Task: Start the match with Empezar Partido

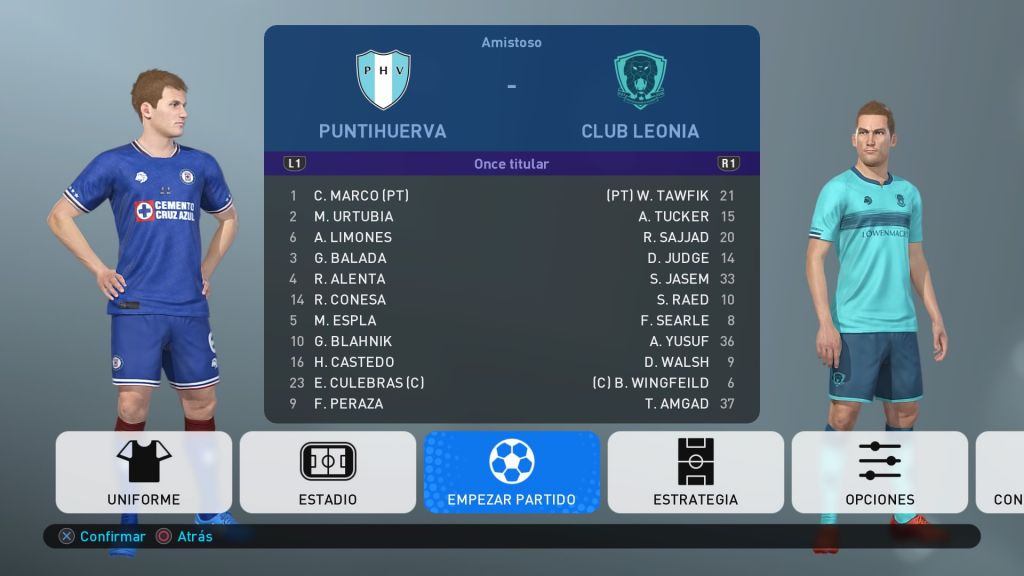Action: (x=512, y=472)
